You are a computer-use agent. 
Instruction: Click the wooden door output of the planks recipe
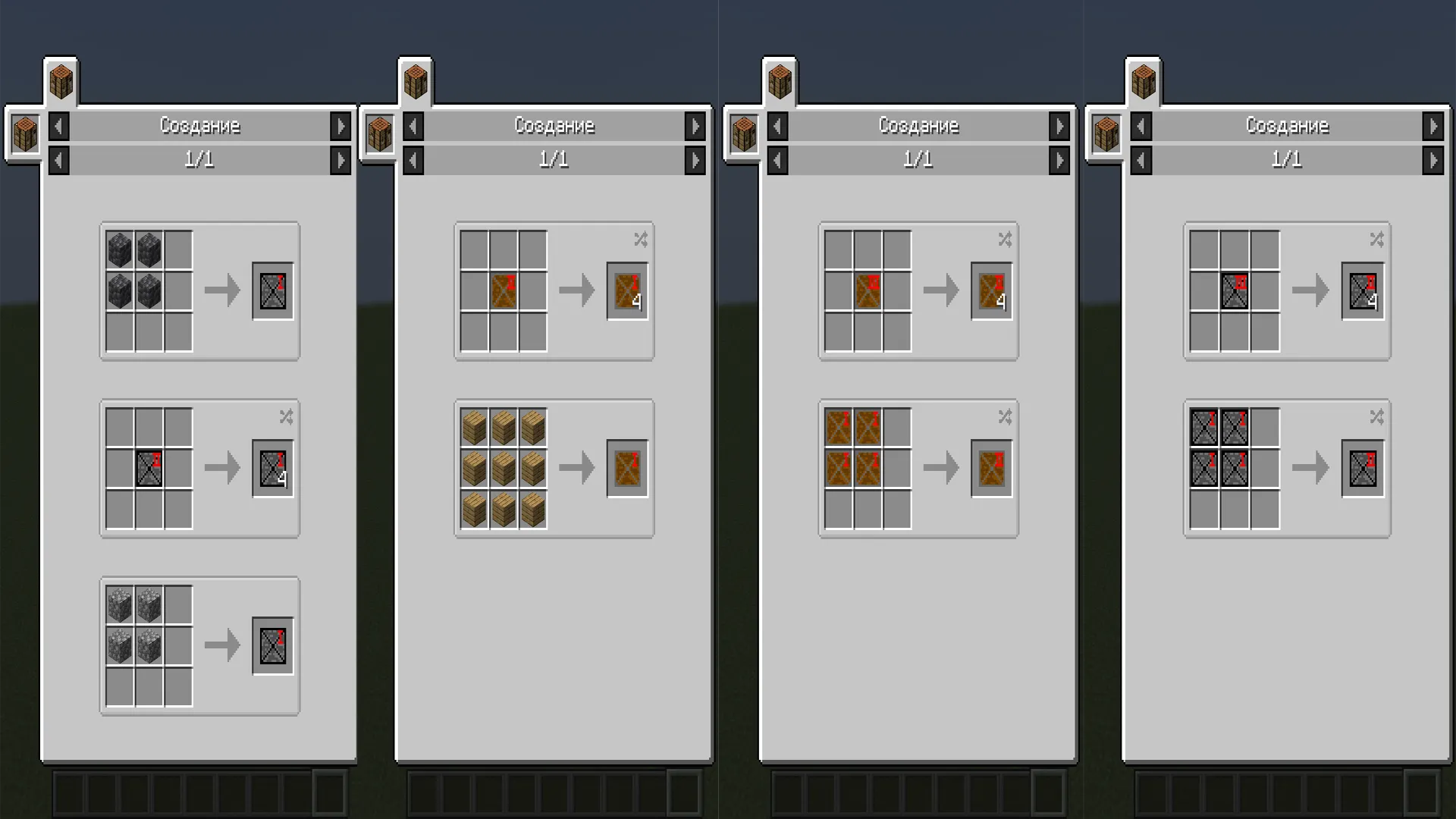click(626, 467)
